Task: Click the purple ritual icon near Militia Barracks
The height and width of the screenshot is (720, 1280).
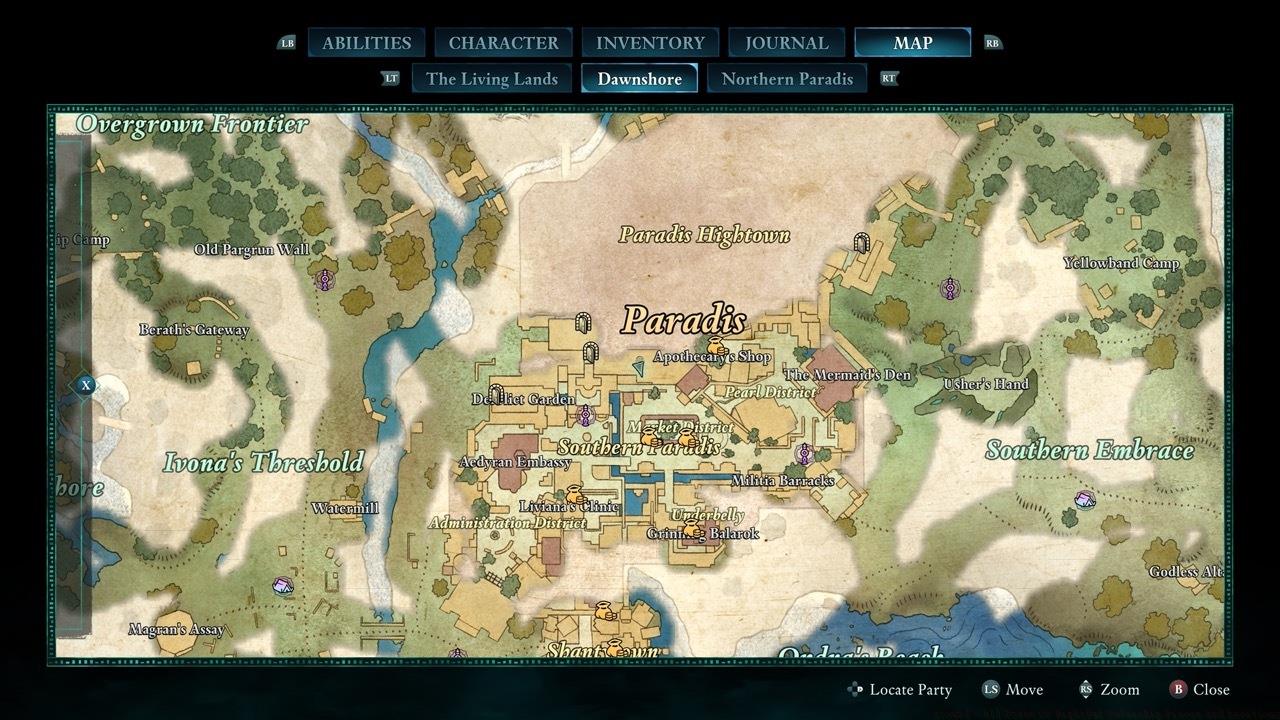Action: pyautogui.click(x=804, y=453)
